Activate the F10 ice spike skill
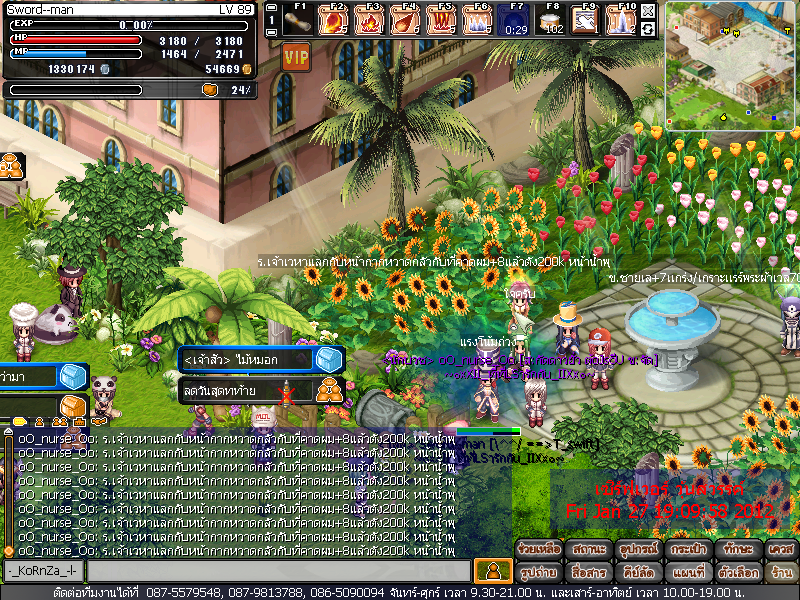This screenshot has height=600, width=800. (x=623, y=19)
